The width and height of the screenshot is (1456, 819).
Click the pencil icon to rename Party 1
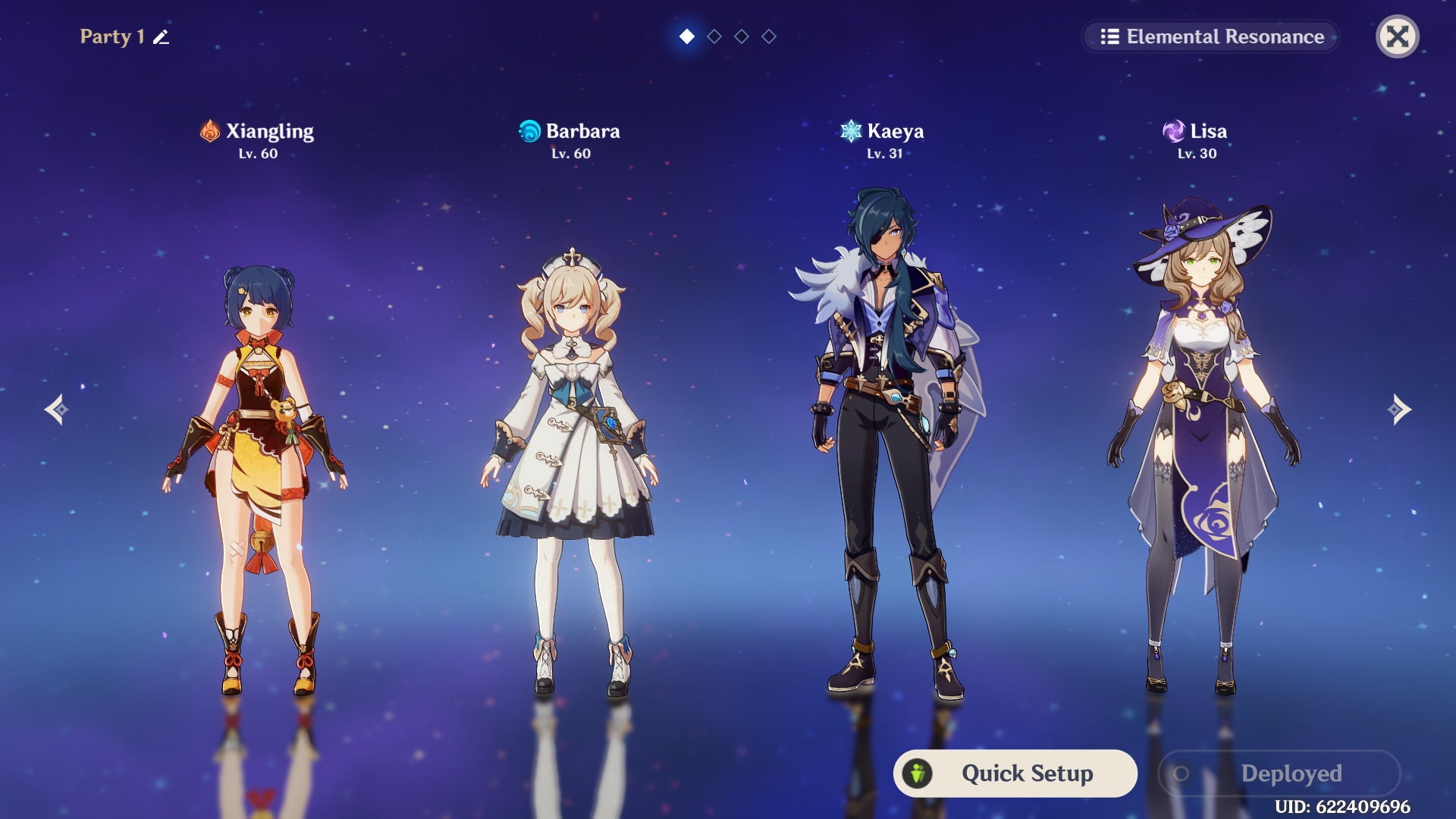click(160, 36)
